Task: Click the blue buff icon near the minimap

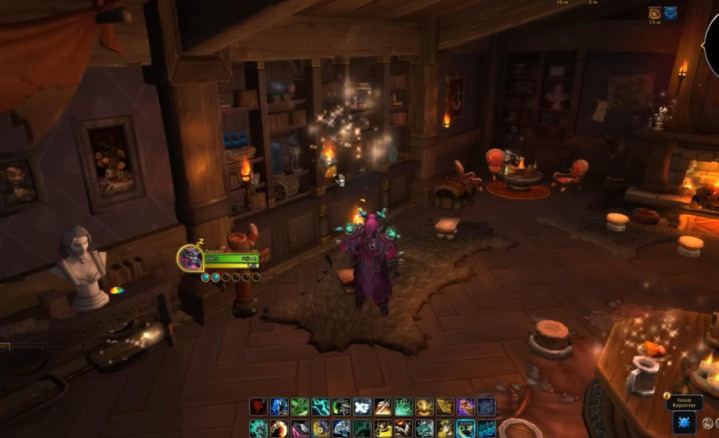Action: coord(670,13)
